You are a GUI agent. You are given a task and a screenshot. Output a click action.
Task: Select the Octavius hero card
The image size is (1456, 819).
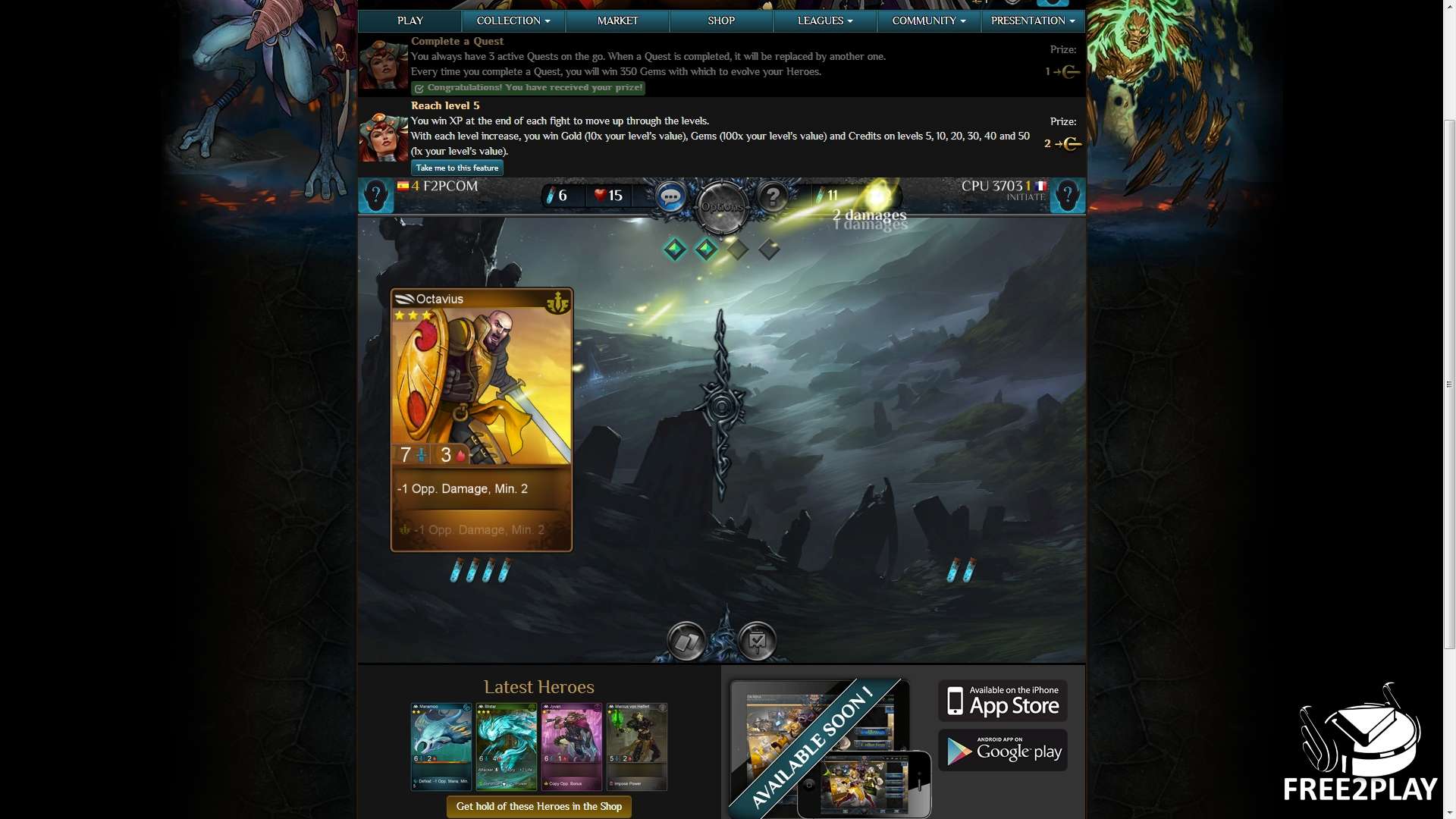pyautogui.click(x=482, y=419)
